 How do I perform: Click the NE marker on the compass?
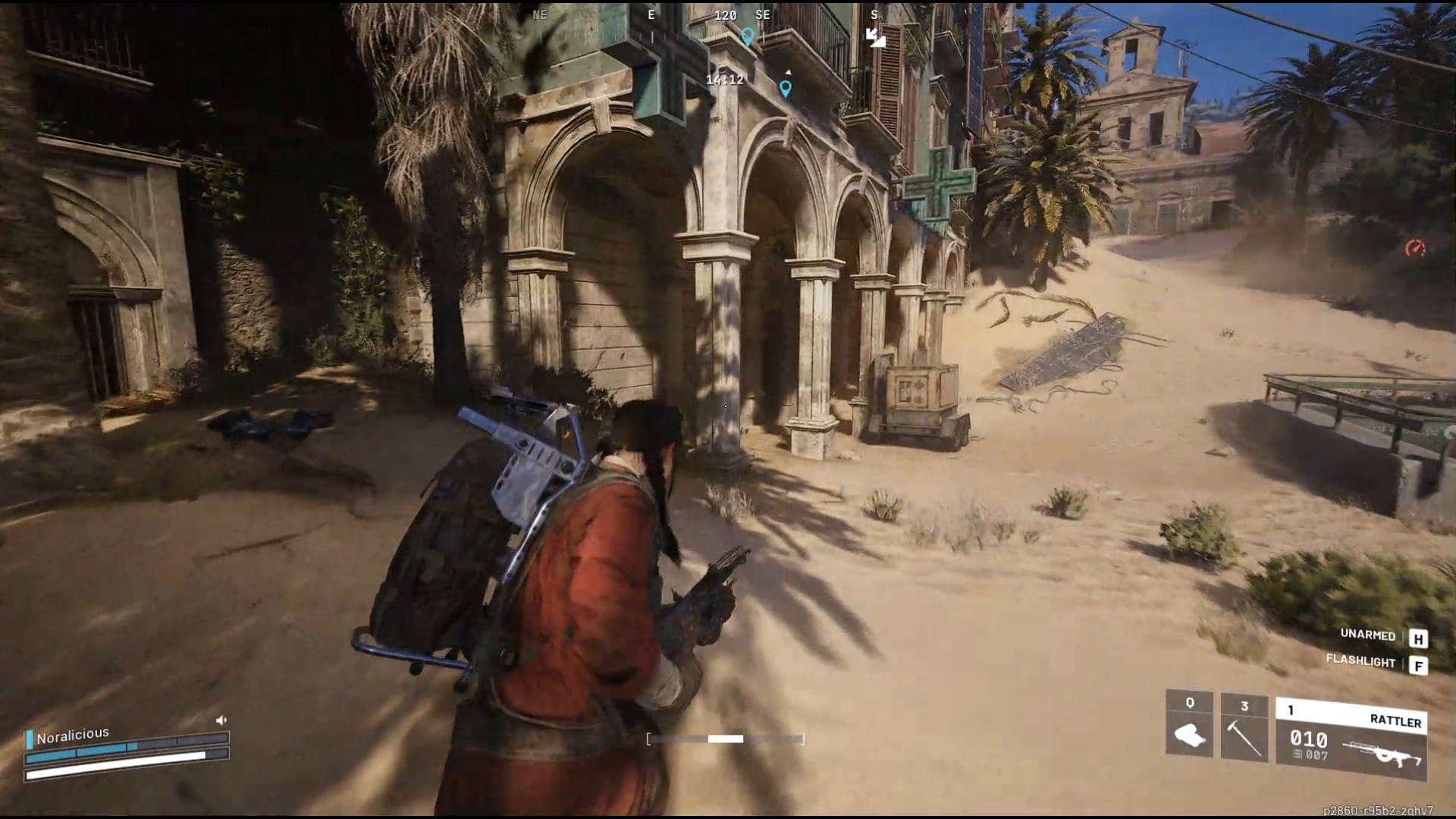[539, 14]
